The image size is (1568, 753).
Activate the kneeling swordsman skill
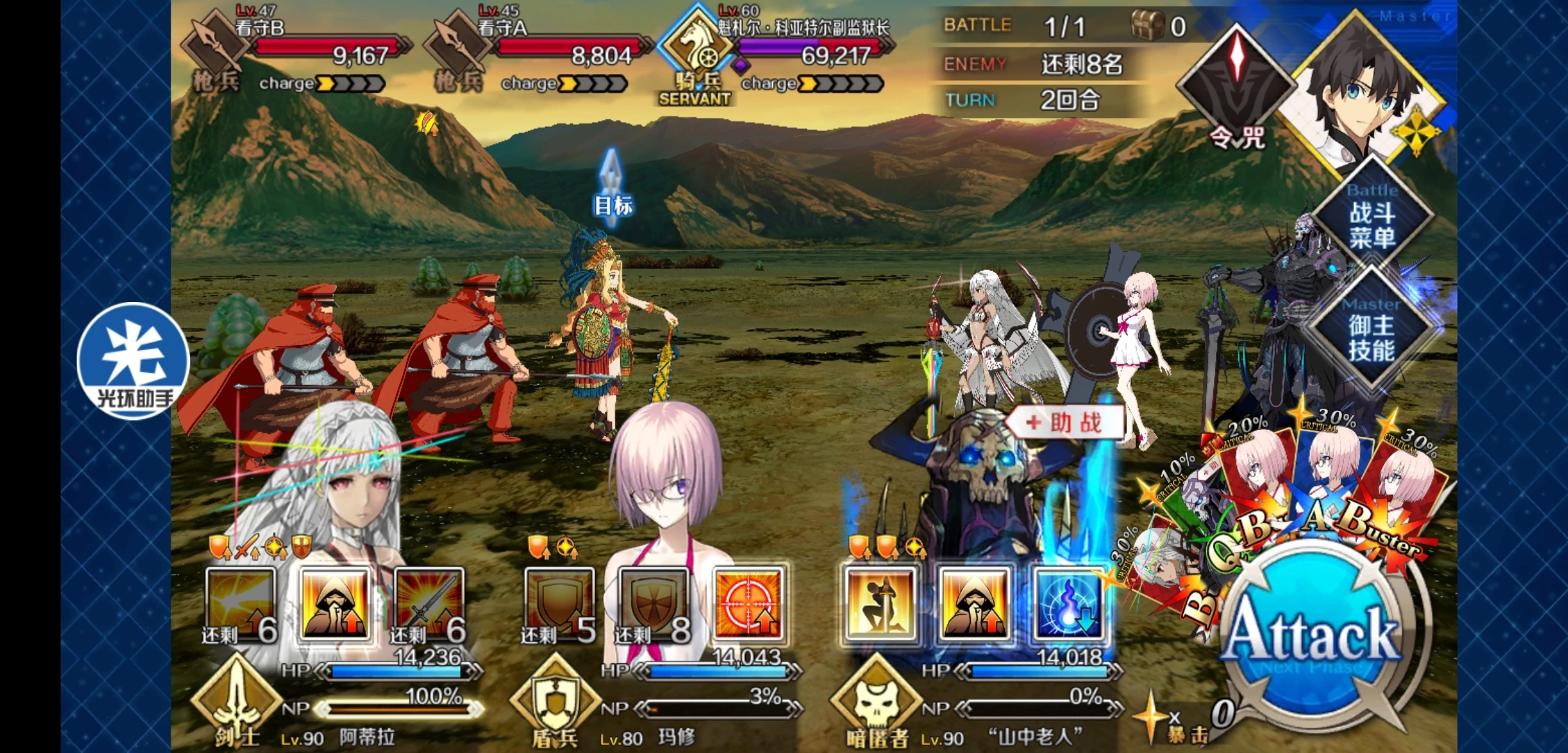point(879,604)
